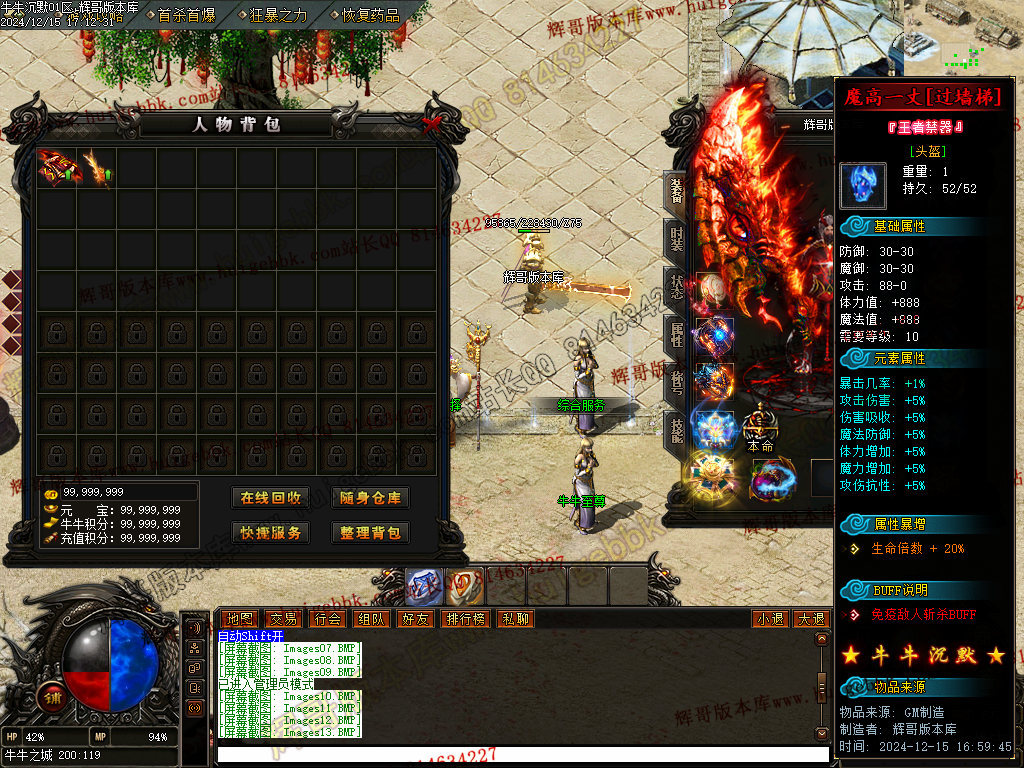Select the flaming sword item in bag
The width and height of the screenshot is (1024, 768).
point(97,167)
